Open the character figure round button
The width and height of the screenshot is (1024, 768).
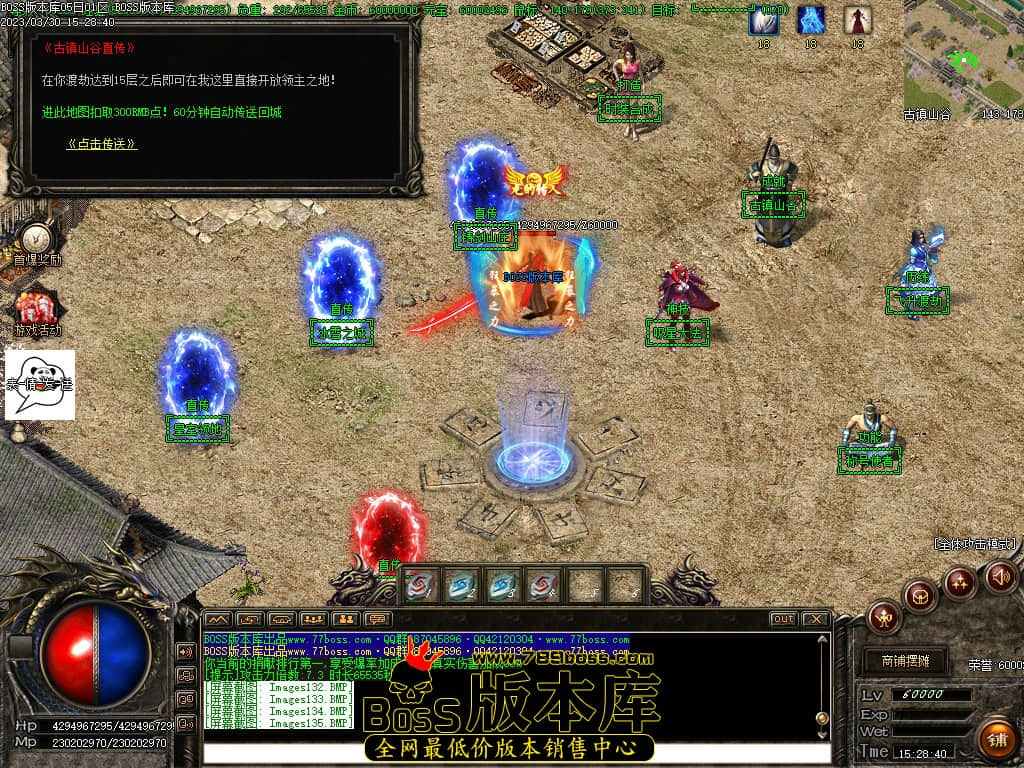pos(884,617)
